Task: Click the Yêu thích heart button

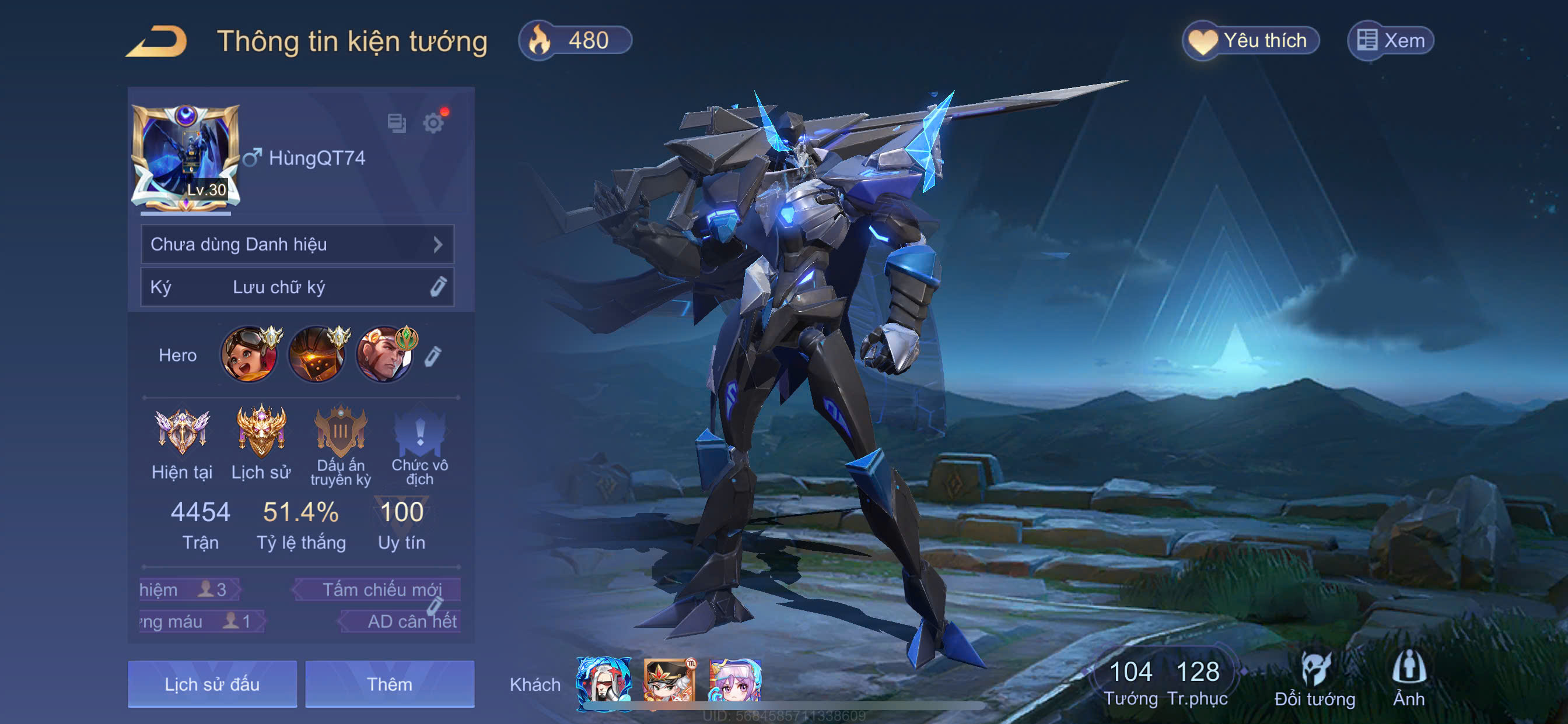Action: [1250, 41]
